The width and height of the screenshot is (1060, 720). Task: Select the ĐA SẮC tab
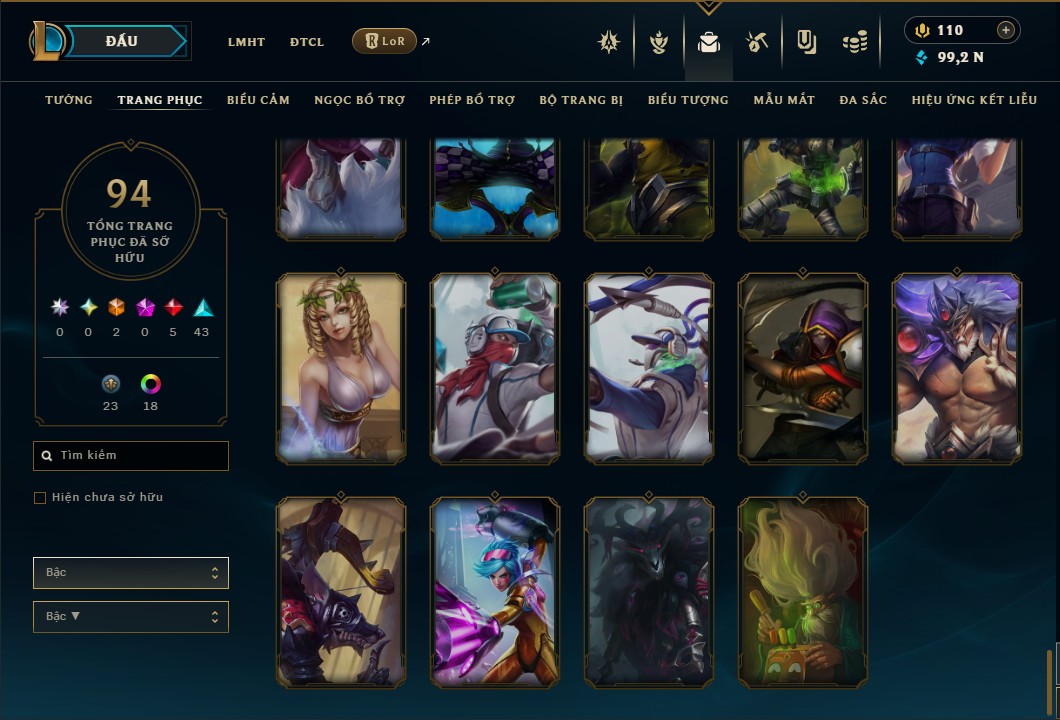(x=863, y=100)
